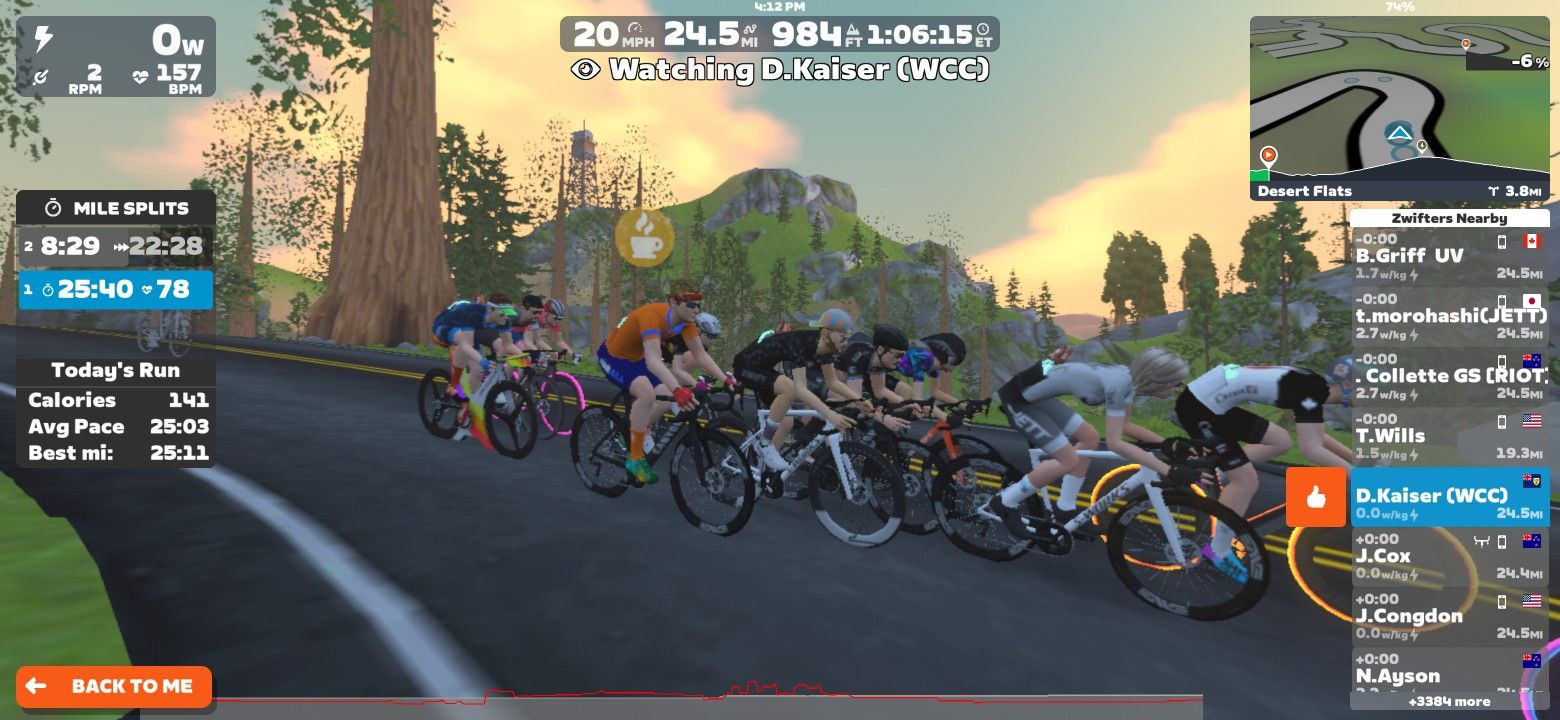Switch to the Today's Run panel
This screenshot has width=1560, height=720.
113,370
